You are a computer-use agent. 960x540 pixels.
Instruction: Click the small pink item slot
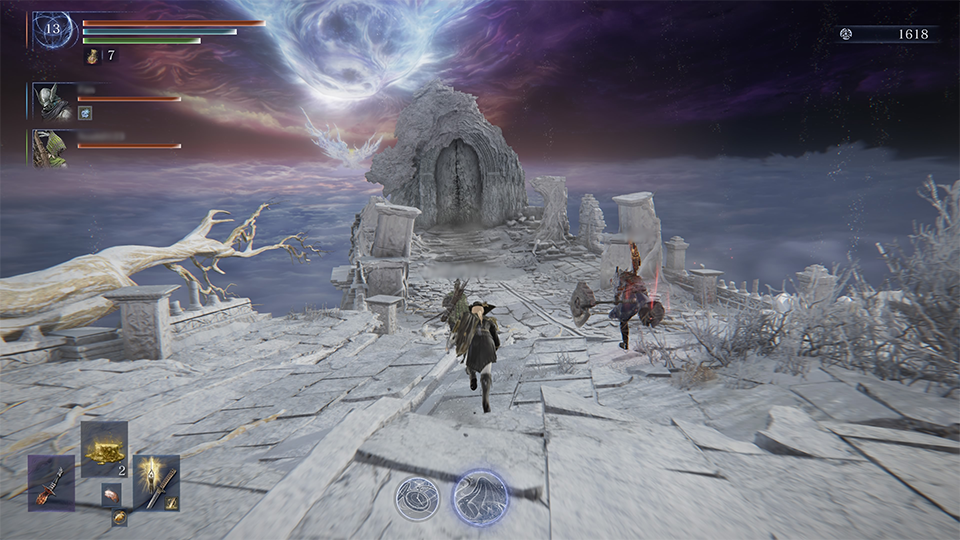(110, 493)
